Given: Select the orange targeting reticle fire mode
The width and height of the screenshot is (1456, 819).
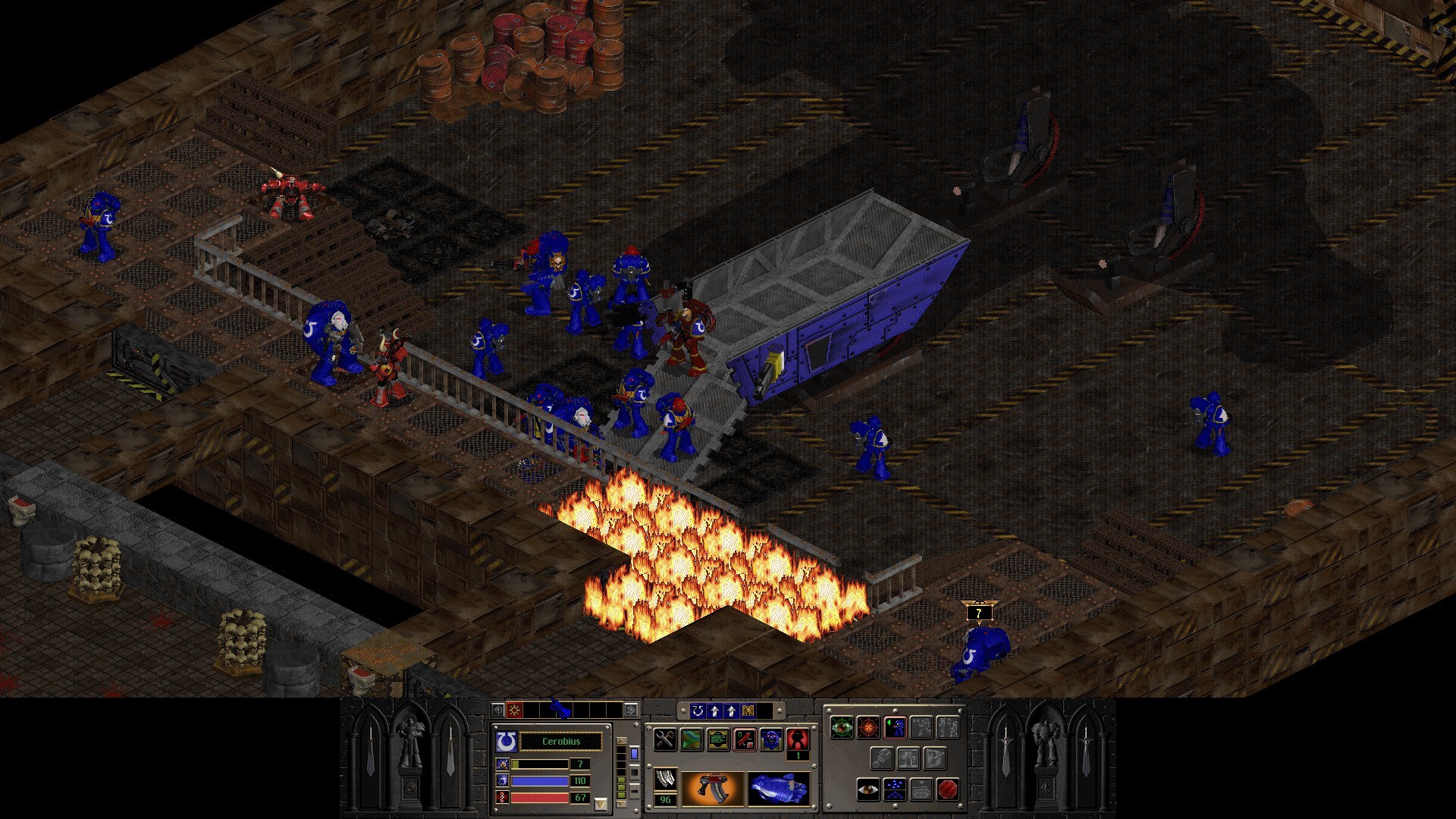Looking at the screenshot, I should [867, 728].
